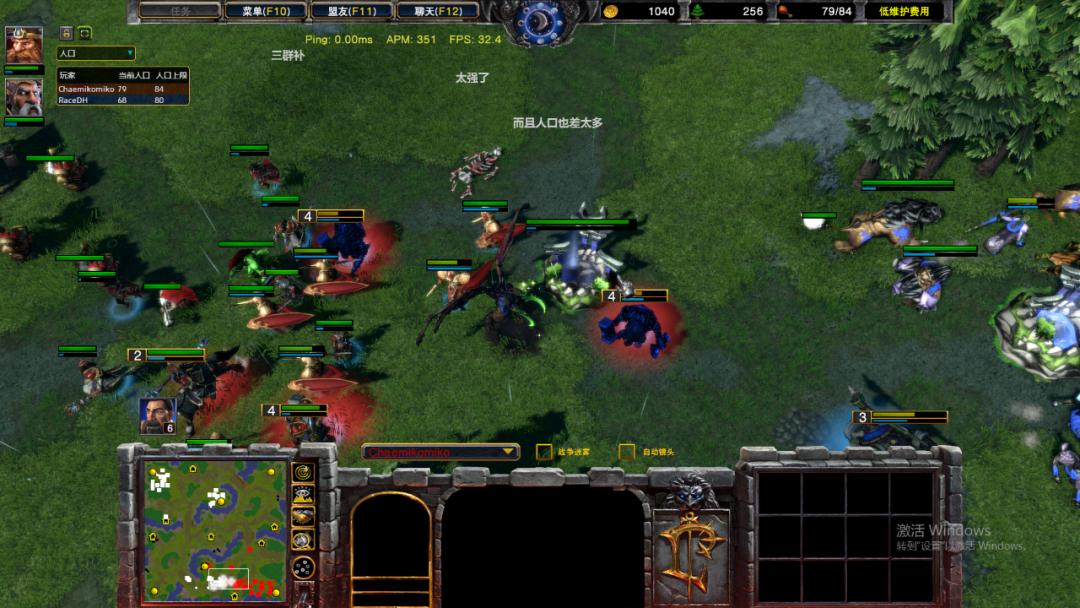Select the Mountain King hero portrait
Image resolution: width=1080 pixels, height=608 pixels.
(x=23, y=45)
